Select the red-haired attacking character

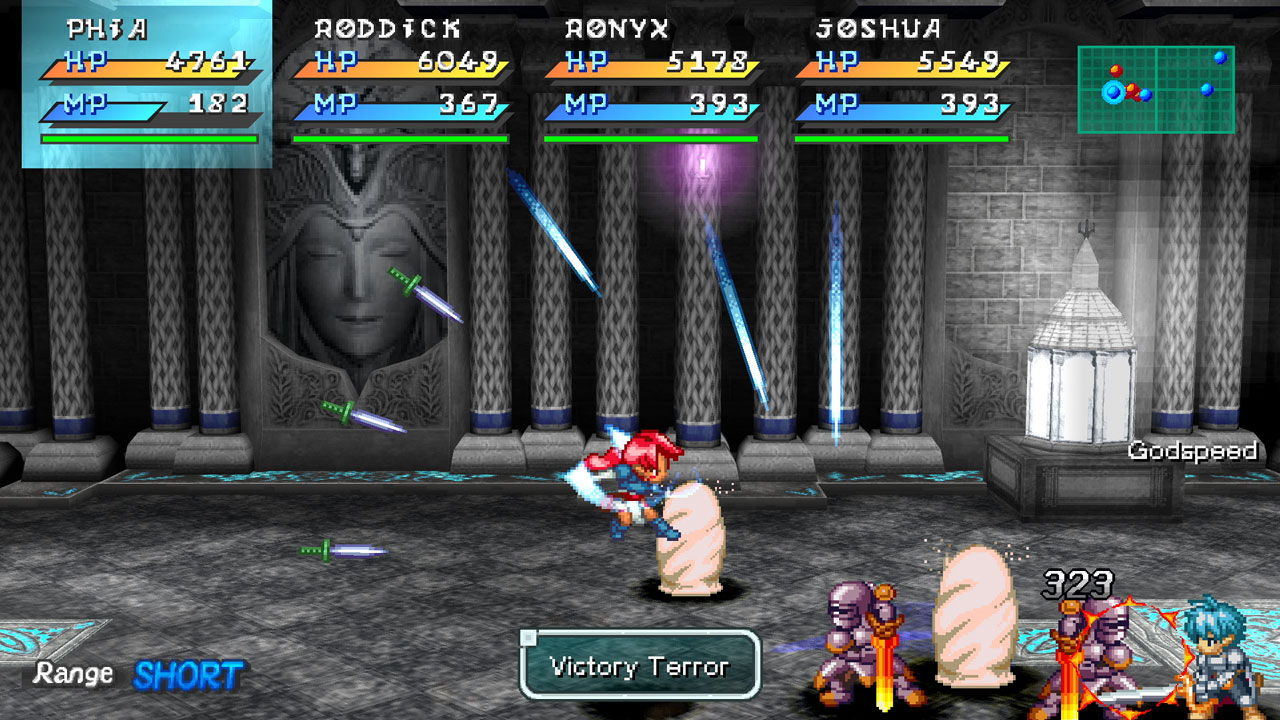pyautogui.click(x=630, y=490)
